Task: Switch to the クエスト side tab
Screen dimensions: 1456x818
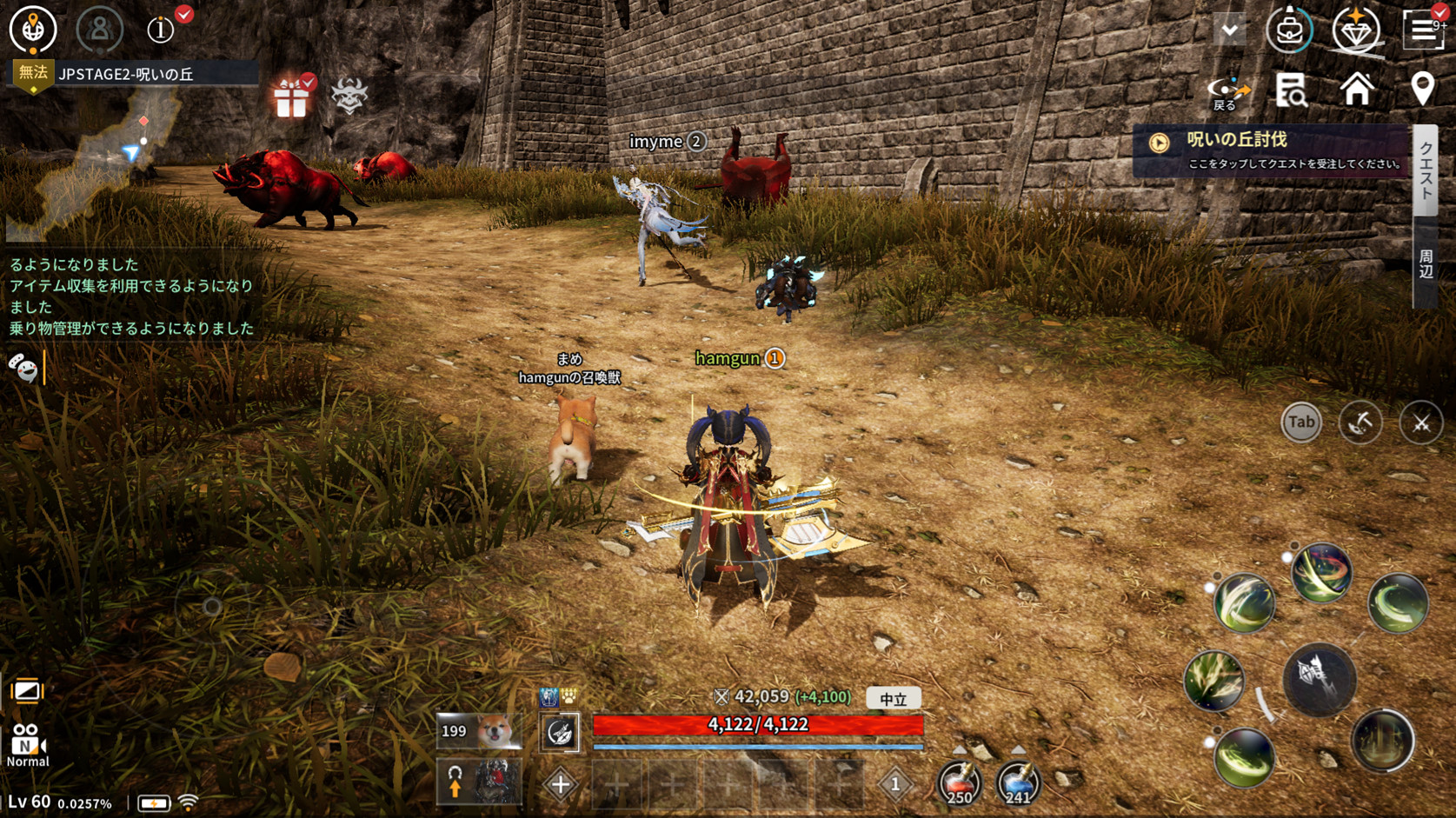Action: (x=1426, y=170)
